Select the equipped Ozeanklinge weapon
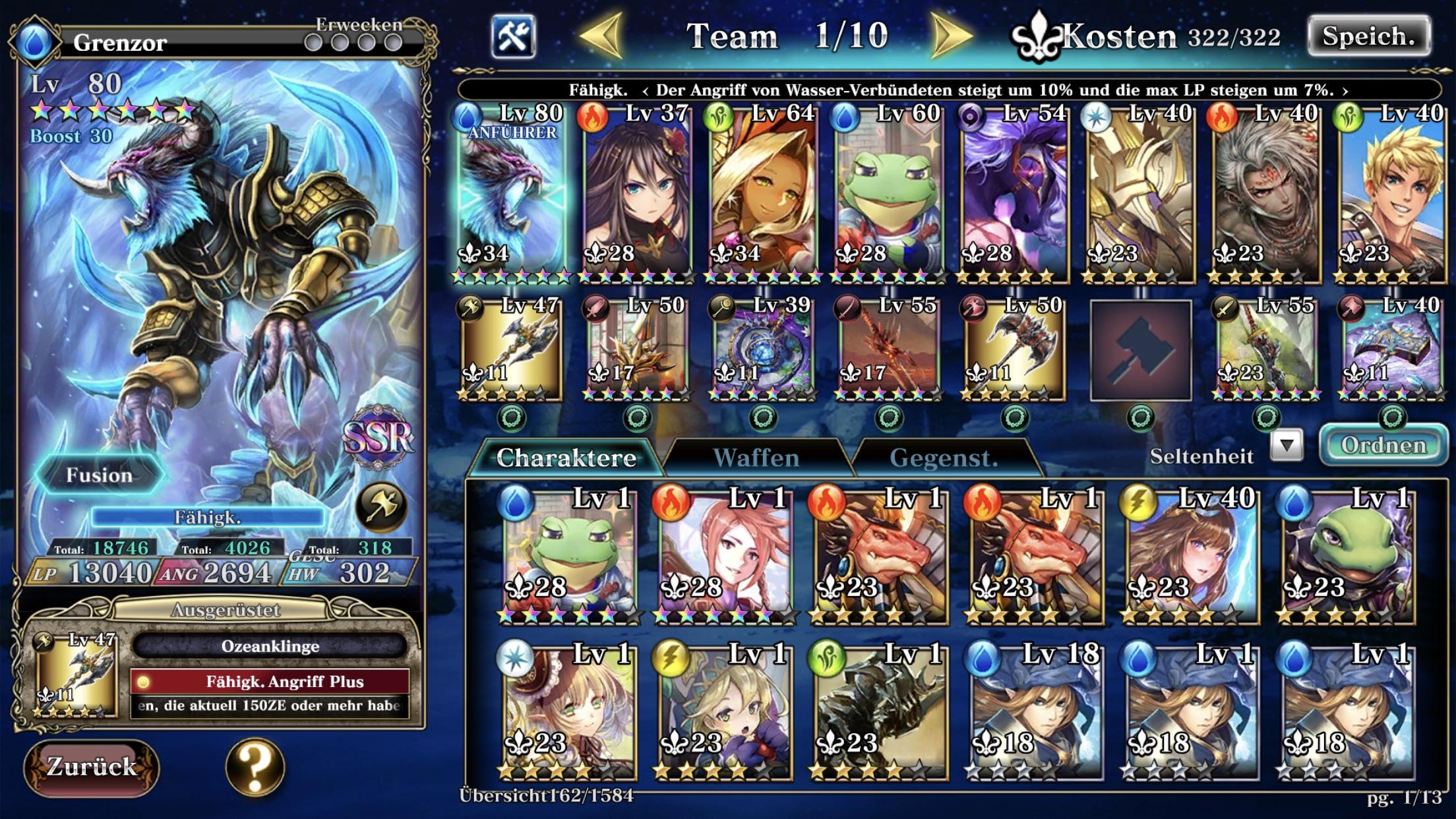Screen dimensions: 1456x819 pyautogui.click(x=269, y=646)
